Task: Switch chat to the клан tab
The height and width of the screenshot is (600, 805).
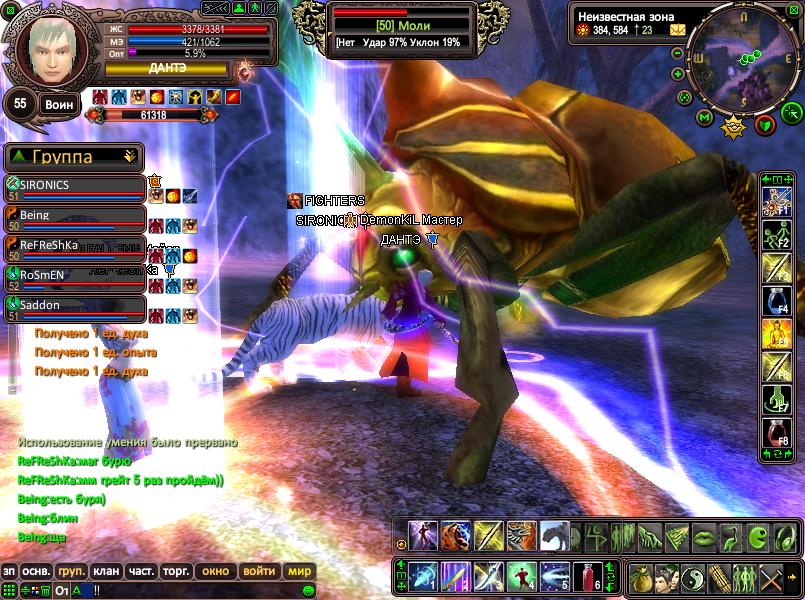Action: pyautogui.click(x=105, y=571)
